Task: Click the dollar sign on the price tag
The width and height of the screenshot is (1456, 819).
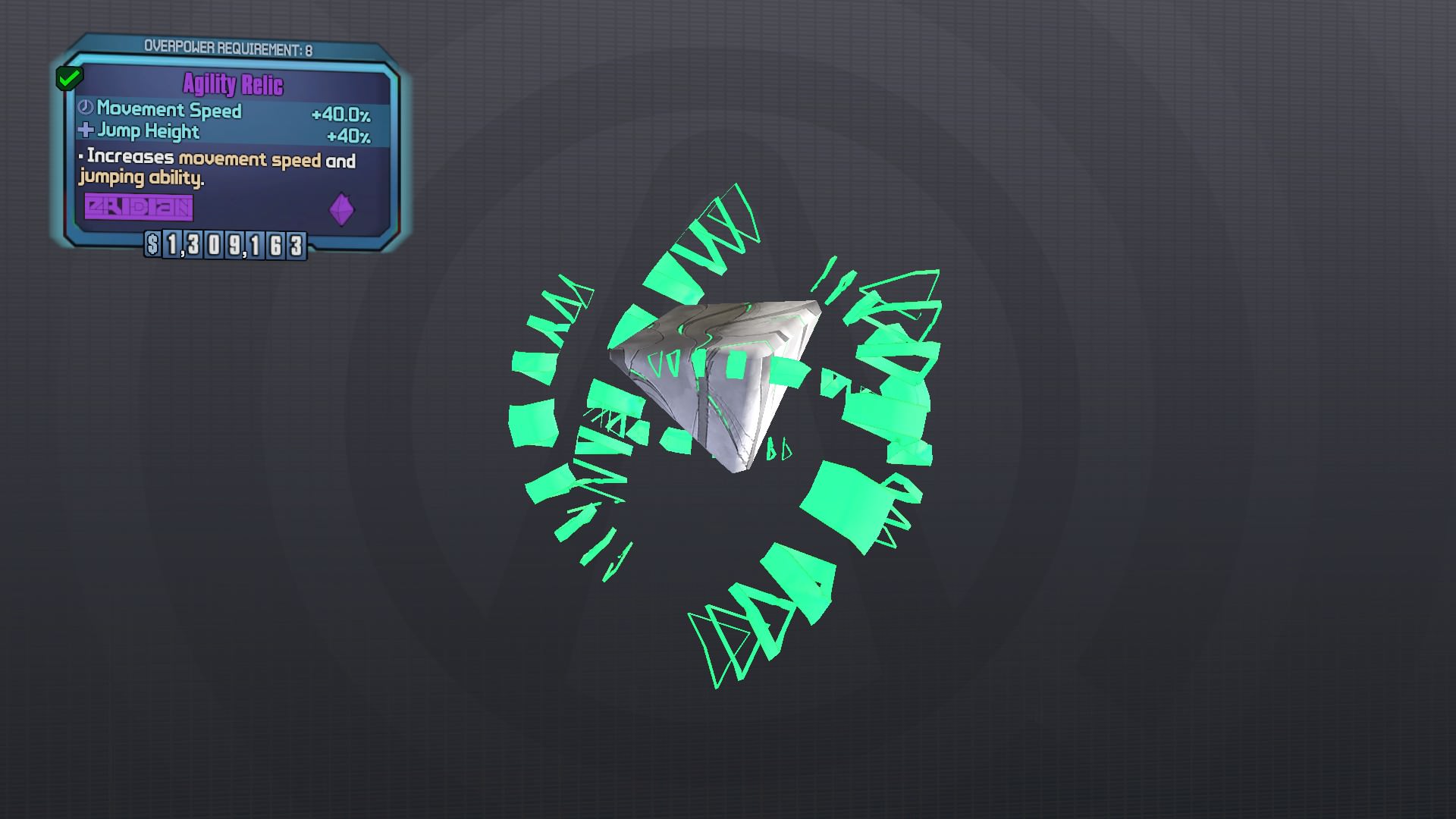Action: pos(153,245)
